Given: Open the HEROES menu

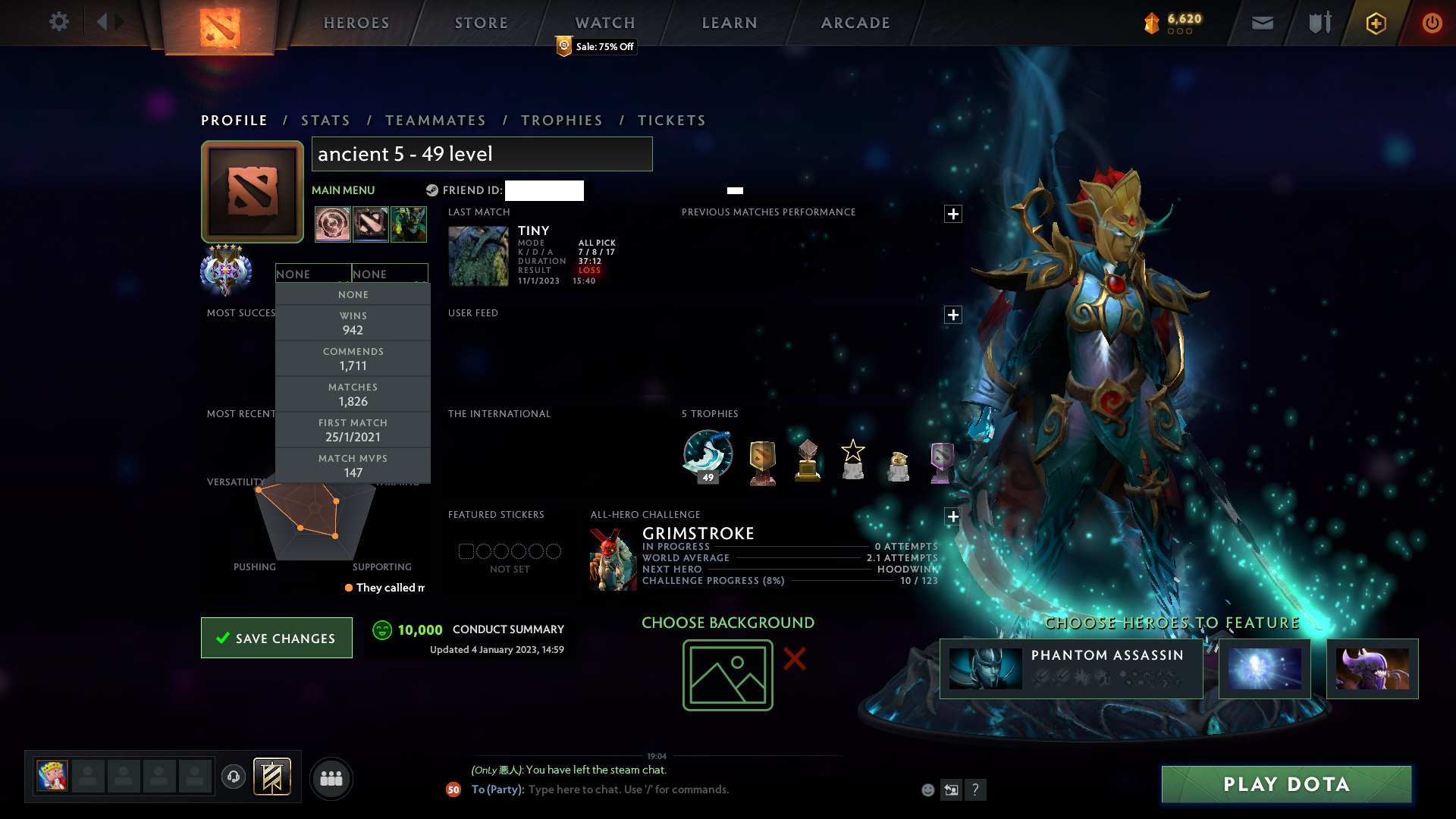Looking at the screenshot, I should 356,23.
